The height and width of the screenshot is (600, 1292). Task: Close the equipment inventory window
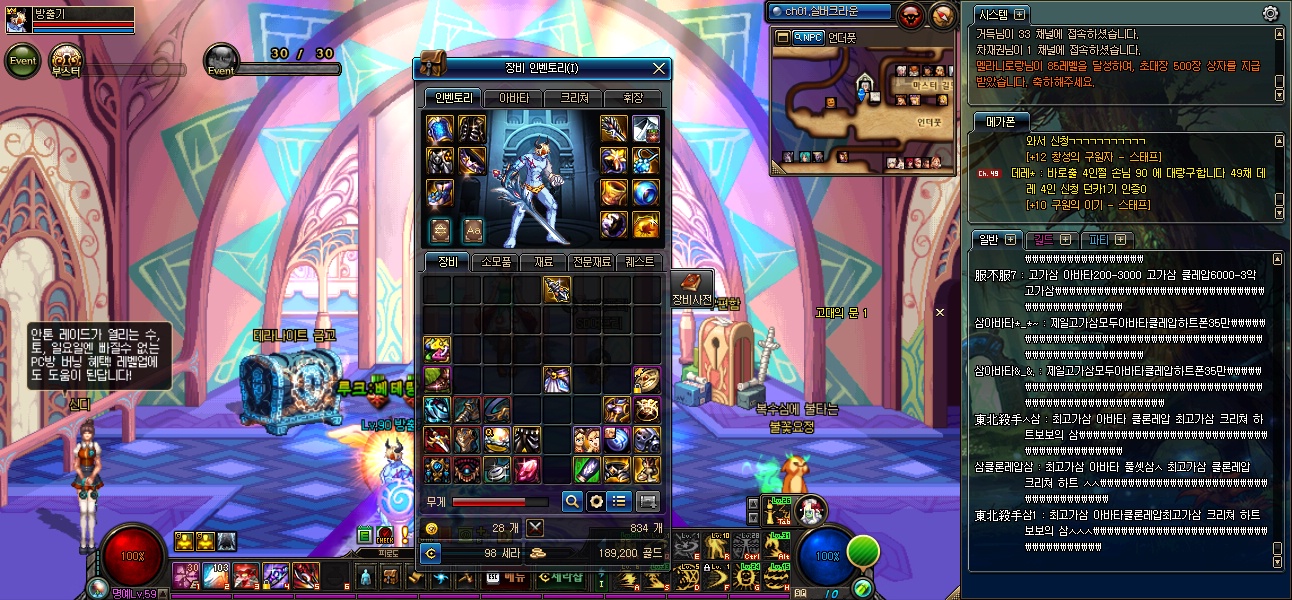(659, 69)
